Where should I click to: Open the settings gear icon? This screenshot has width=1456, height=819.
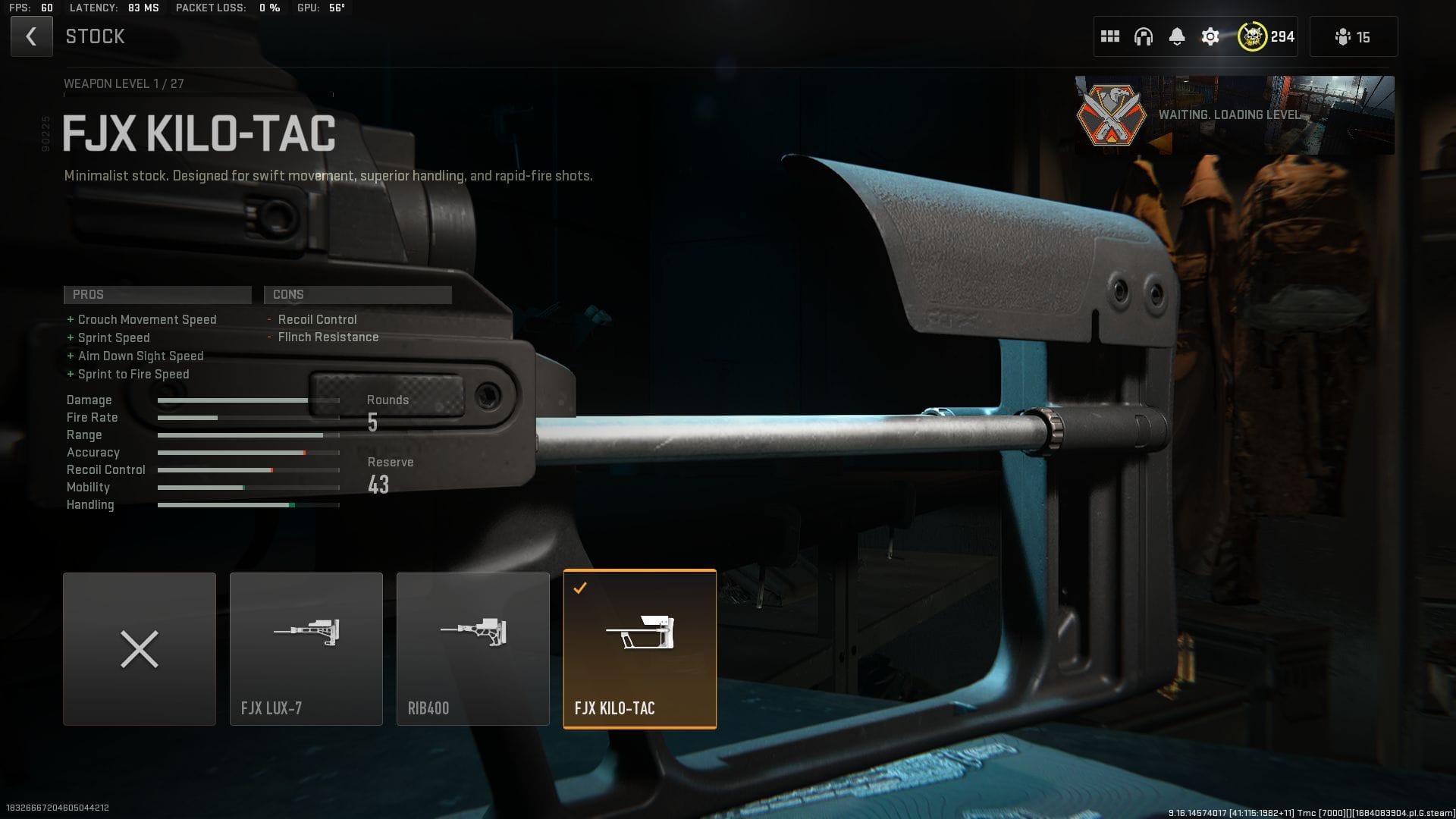coord(1210,36)
